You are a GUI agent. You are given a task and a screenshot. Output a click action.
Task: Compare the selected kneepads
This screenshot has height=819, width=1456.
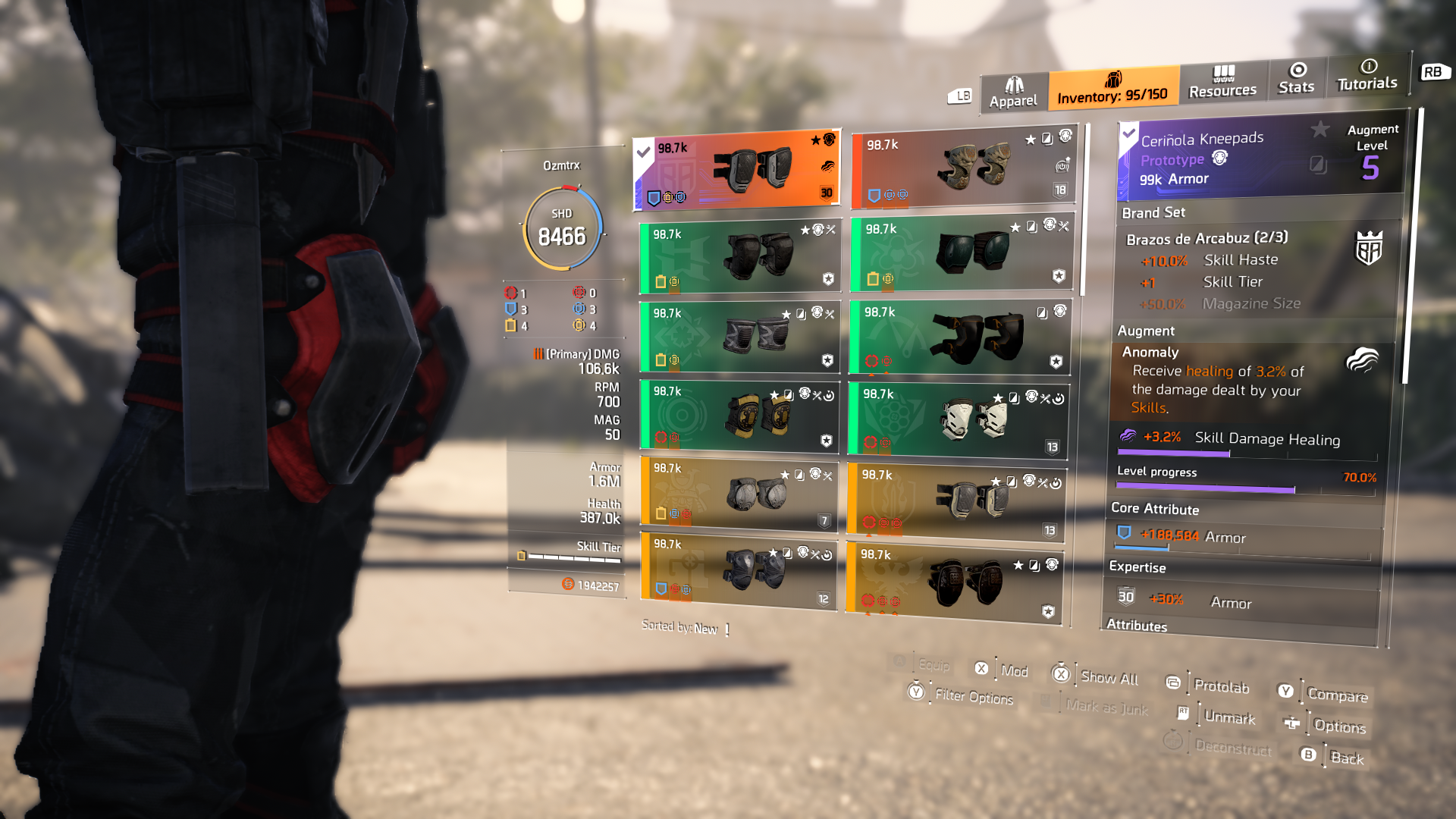[x=1337, y=695]
